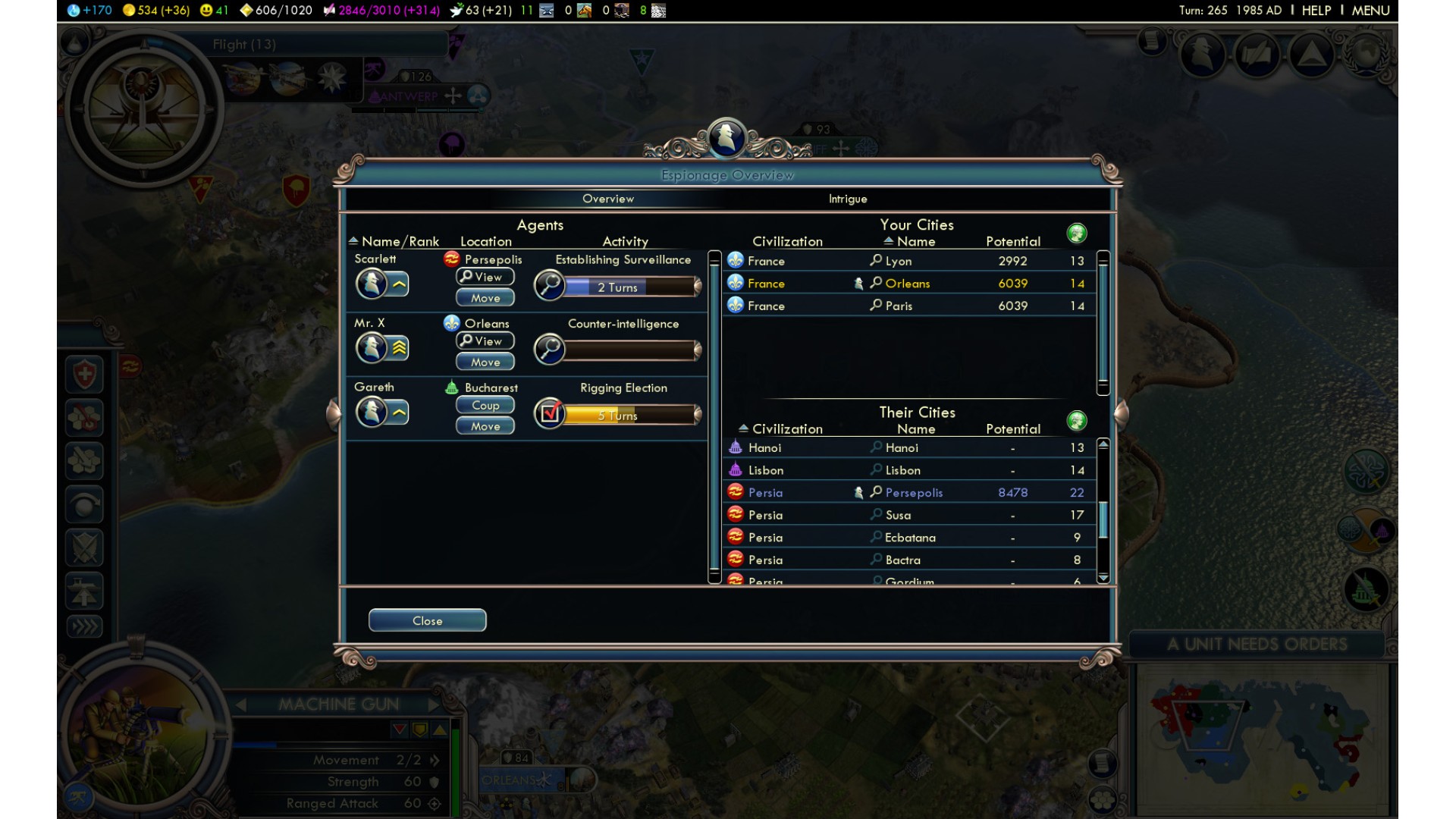Click the Their Cities scroll-down arrow
This screenshot has width=1456, height=819.
(1103, 578)
